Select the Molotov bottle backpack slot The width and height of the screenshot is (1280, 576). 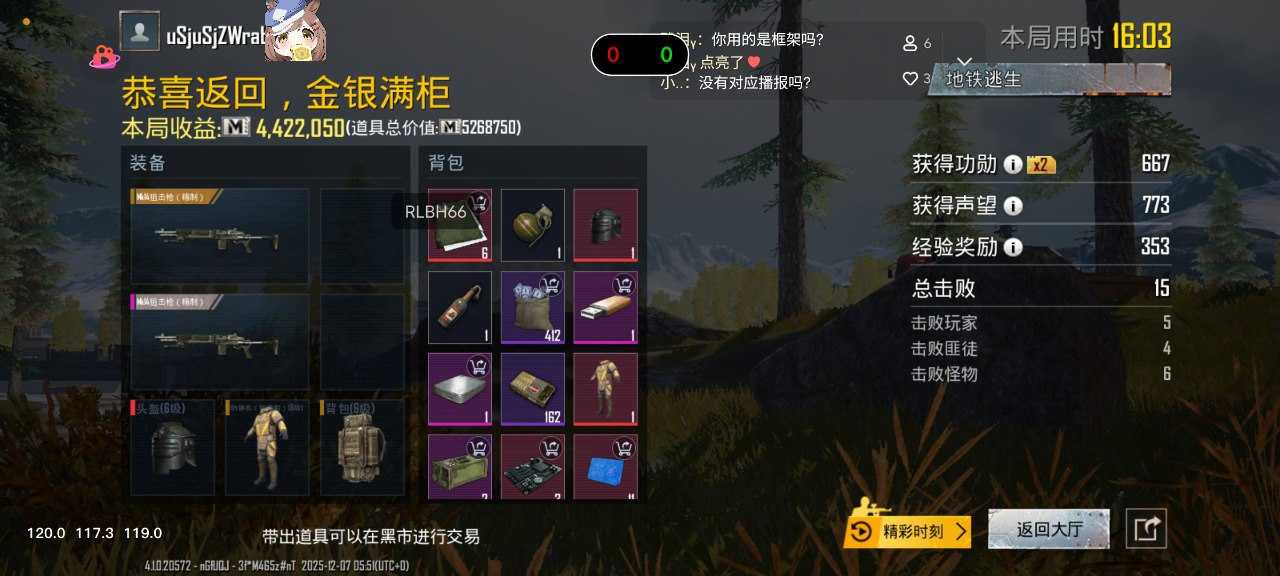click(x=460, y=307)
